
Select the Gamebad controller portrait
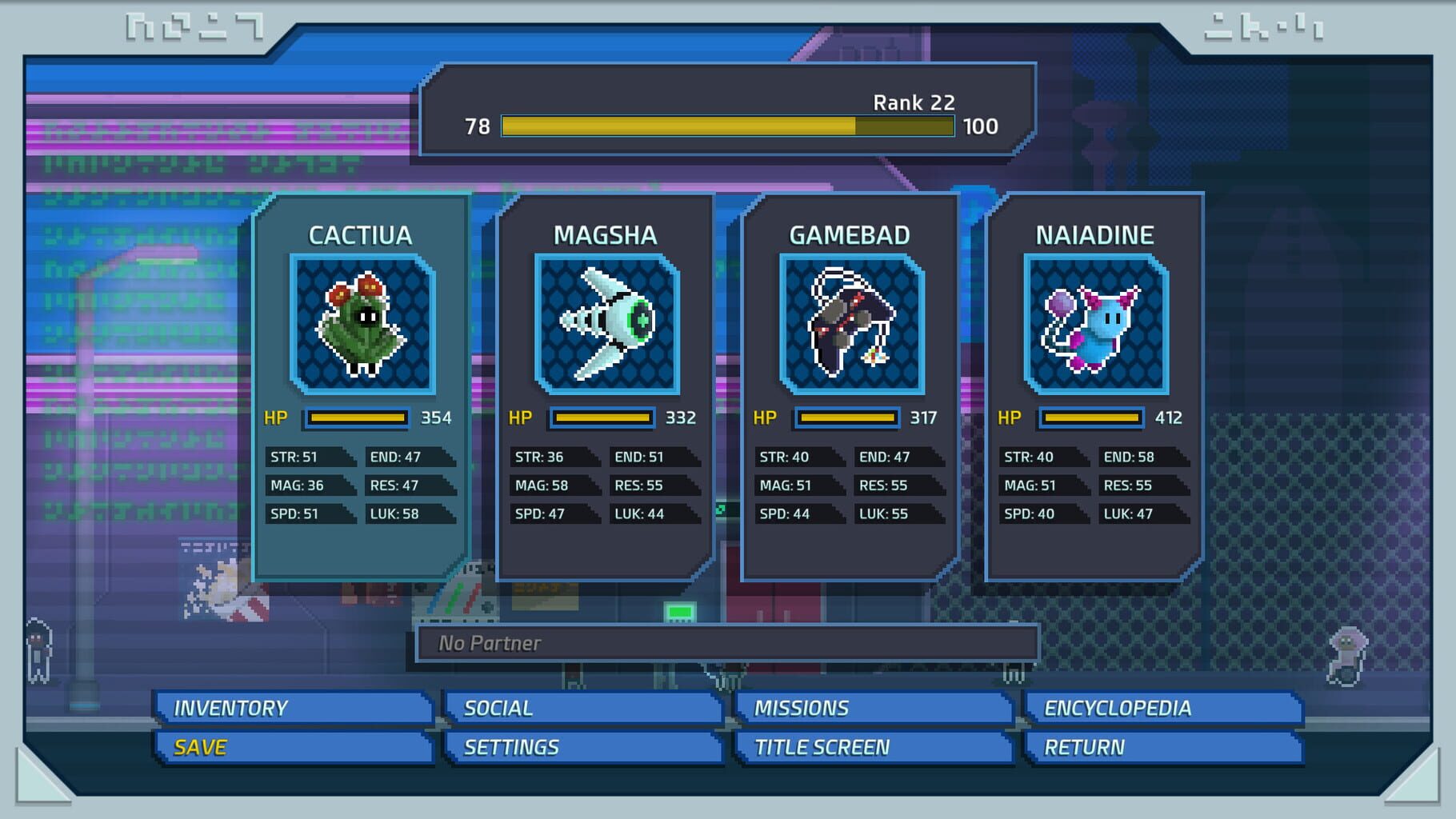click(x=853, y=326)
